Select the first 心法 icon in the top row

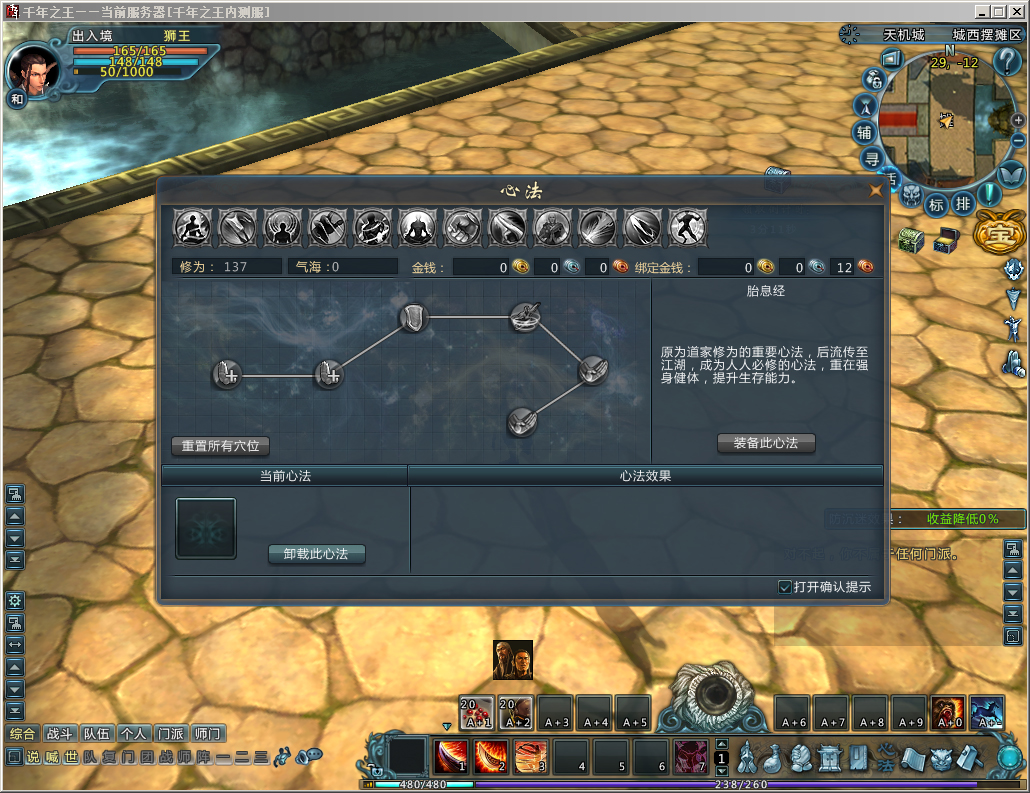[191, 228]
